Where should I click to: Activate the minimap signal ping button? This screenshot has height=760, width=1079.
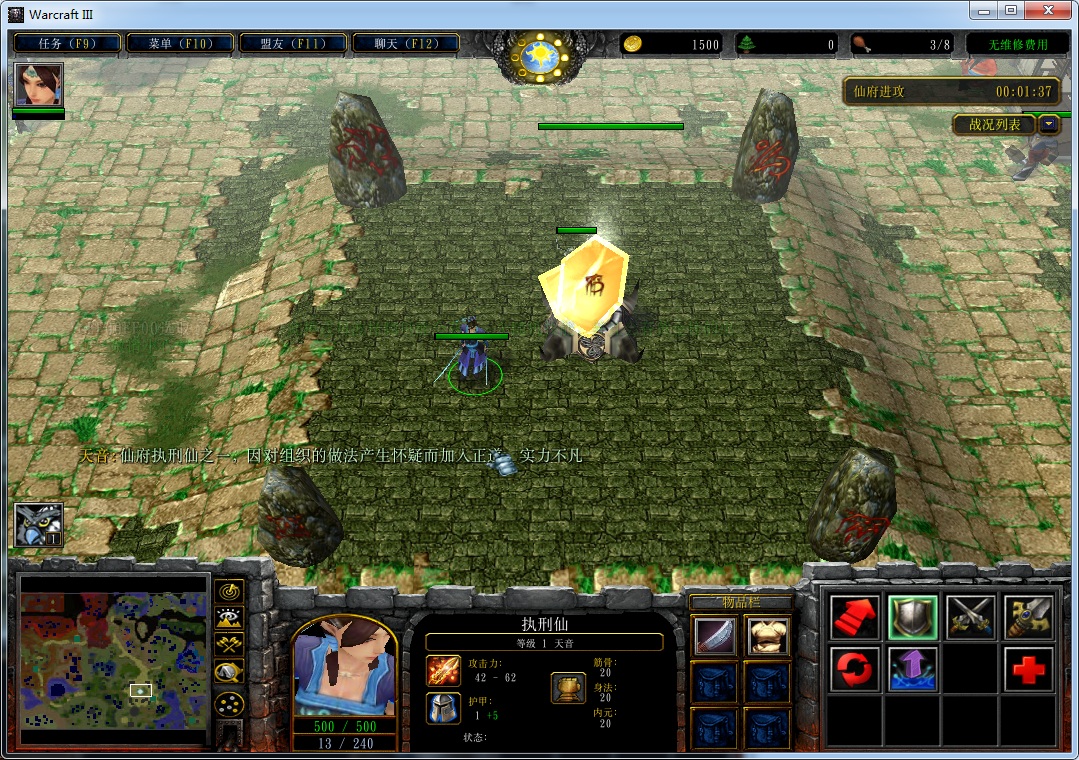pyautogui.click(x=230, y=592)
